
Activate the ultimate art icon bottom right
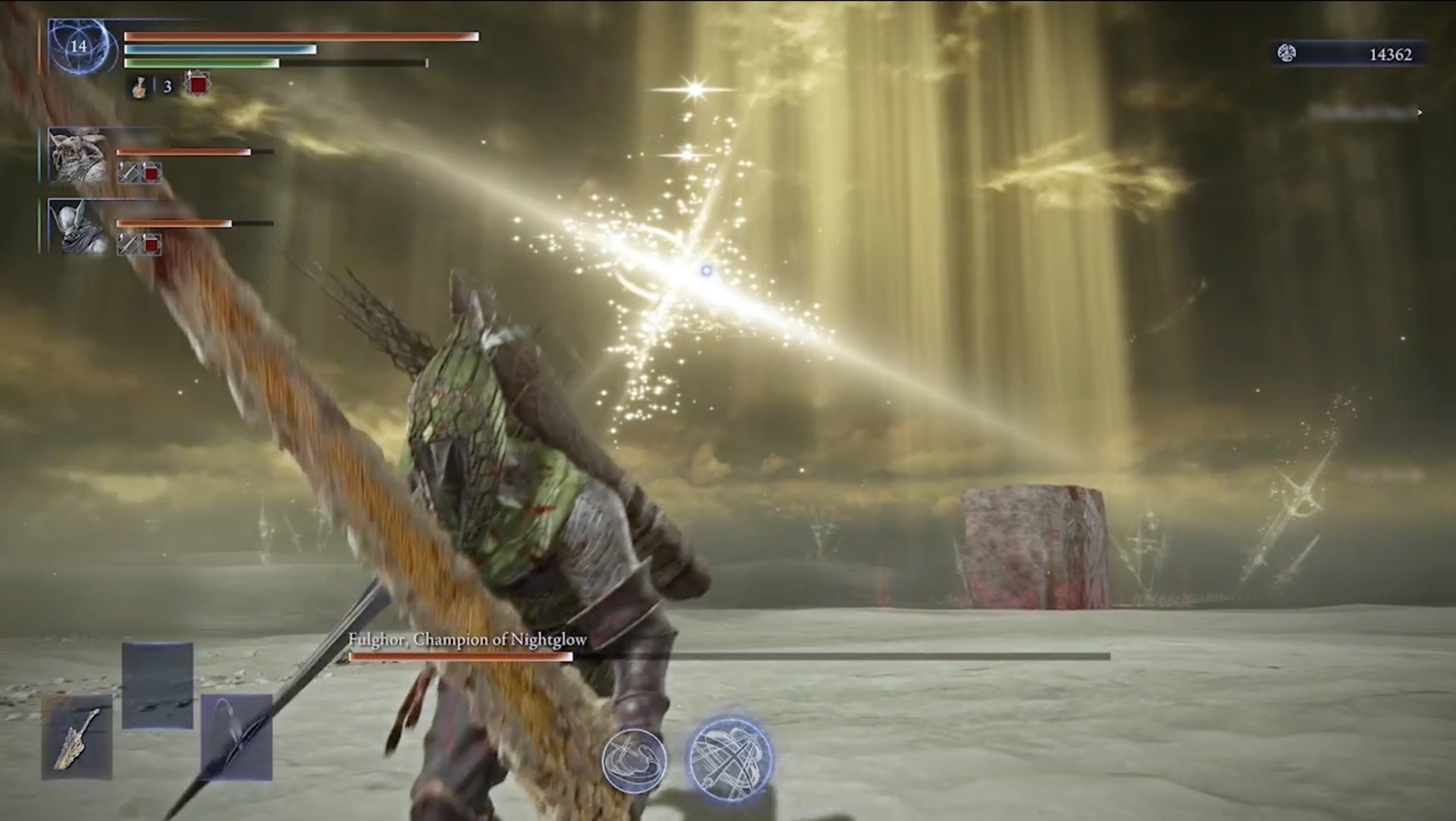(730, 758)
